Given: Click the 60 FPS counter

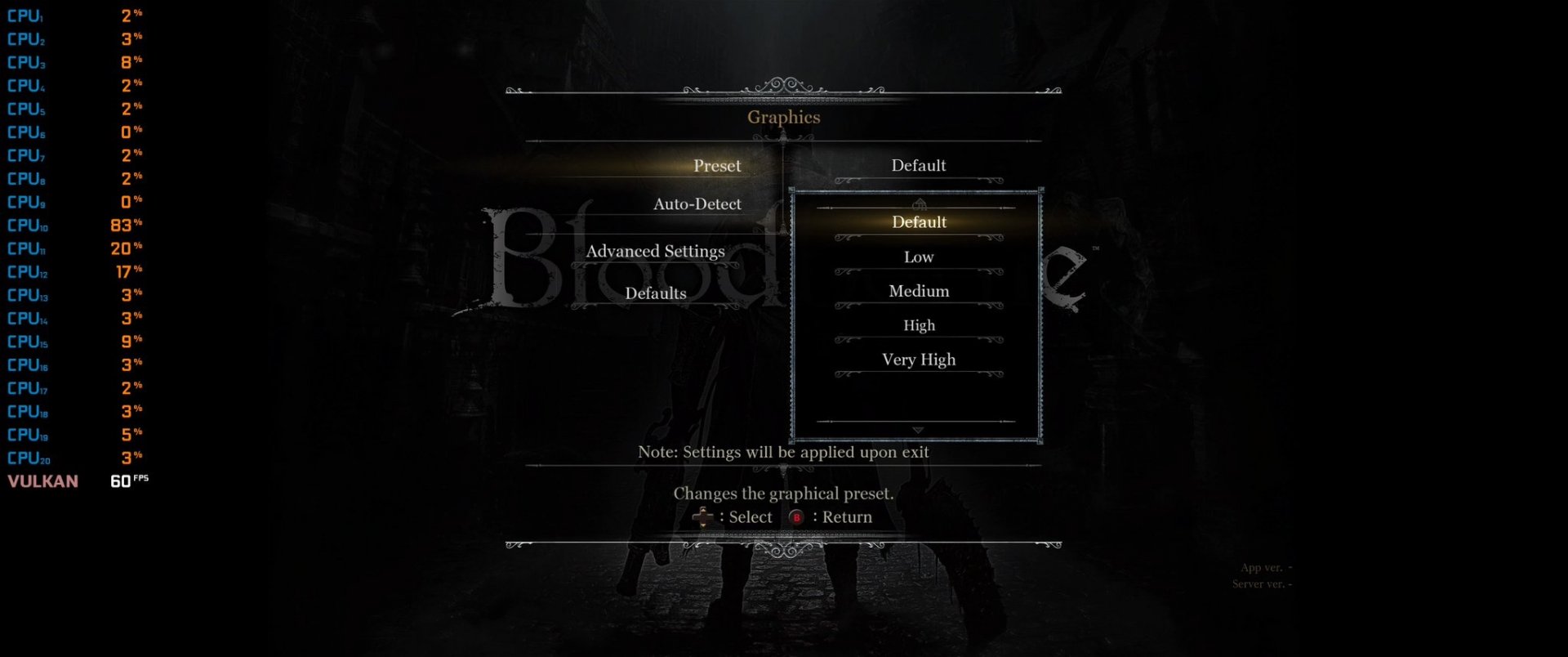Looking at the screenshot, I should coord(128,481).
